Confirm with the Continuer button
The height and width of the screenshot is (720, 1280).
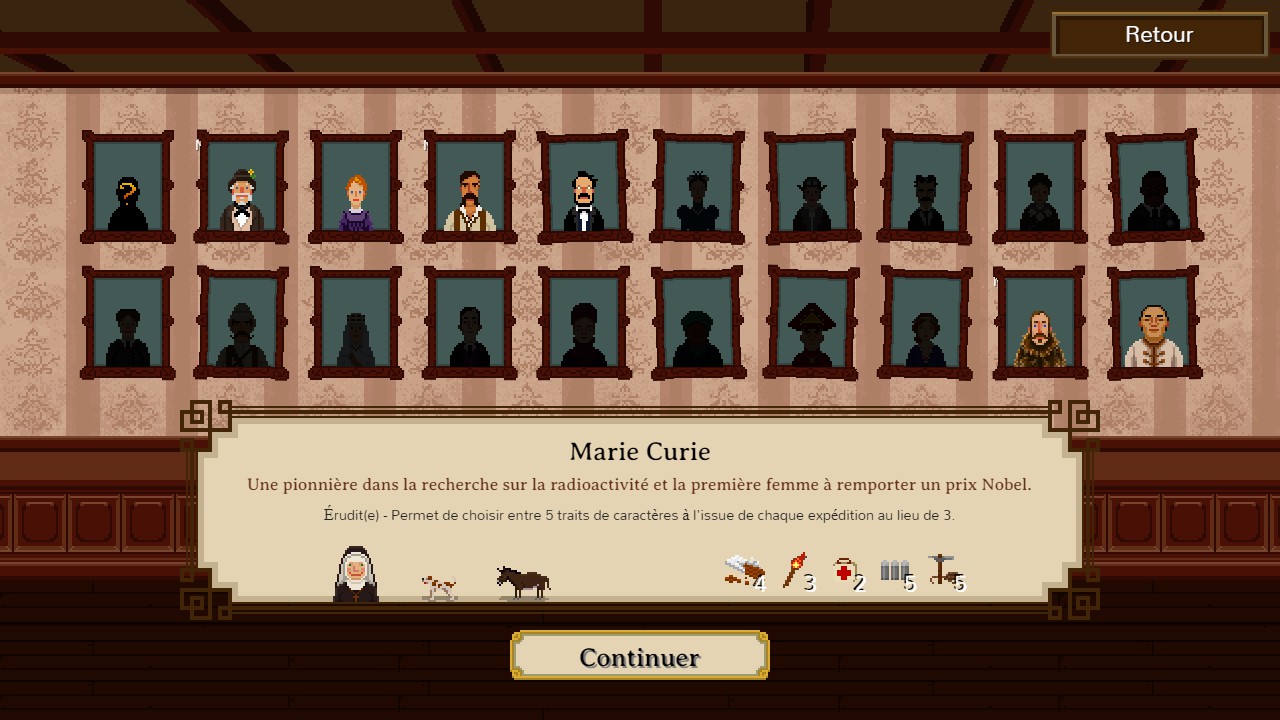[639, 657]
